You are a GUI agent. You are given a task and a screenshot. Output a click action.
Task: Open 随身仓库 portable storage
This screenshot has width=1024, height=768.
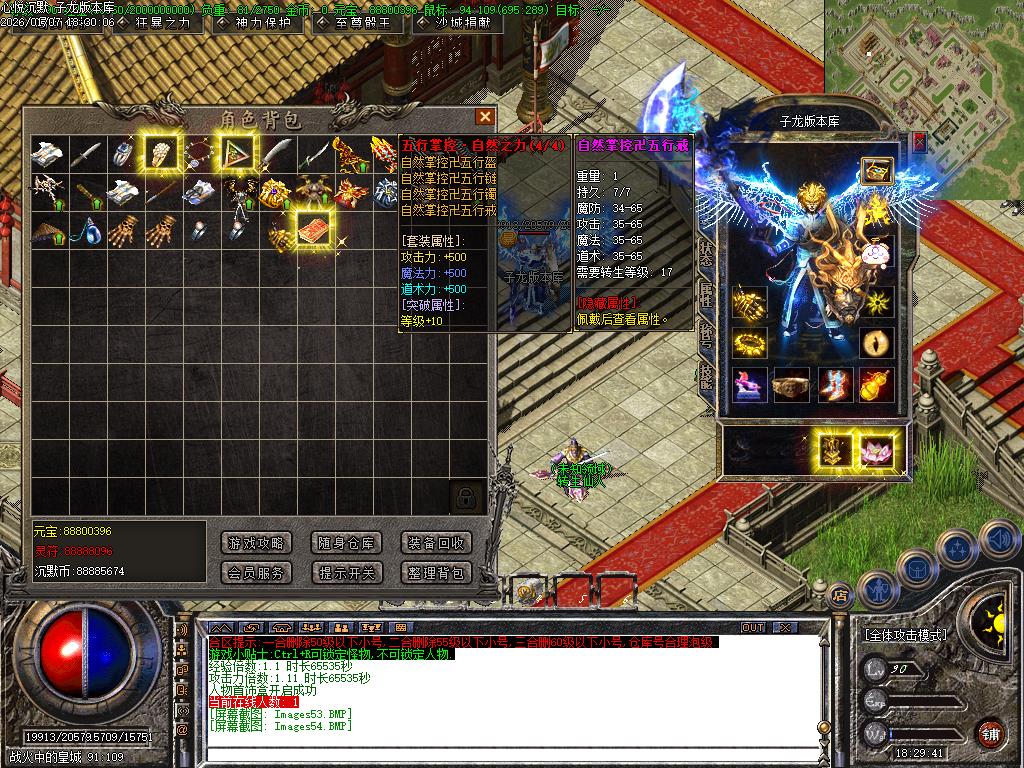click(346, 543)
